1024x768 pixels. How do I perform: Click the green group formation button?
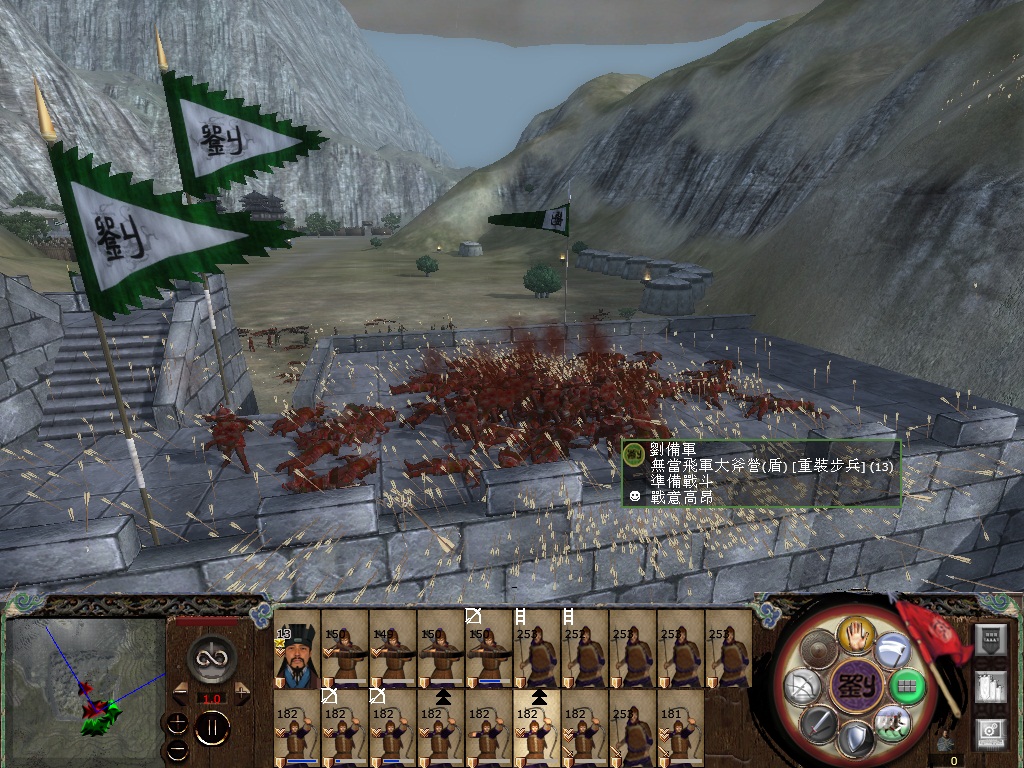[907, 686]
